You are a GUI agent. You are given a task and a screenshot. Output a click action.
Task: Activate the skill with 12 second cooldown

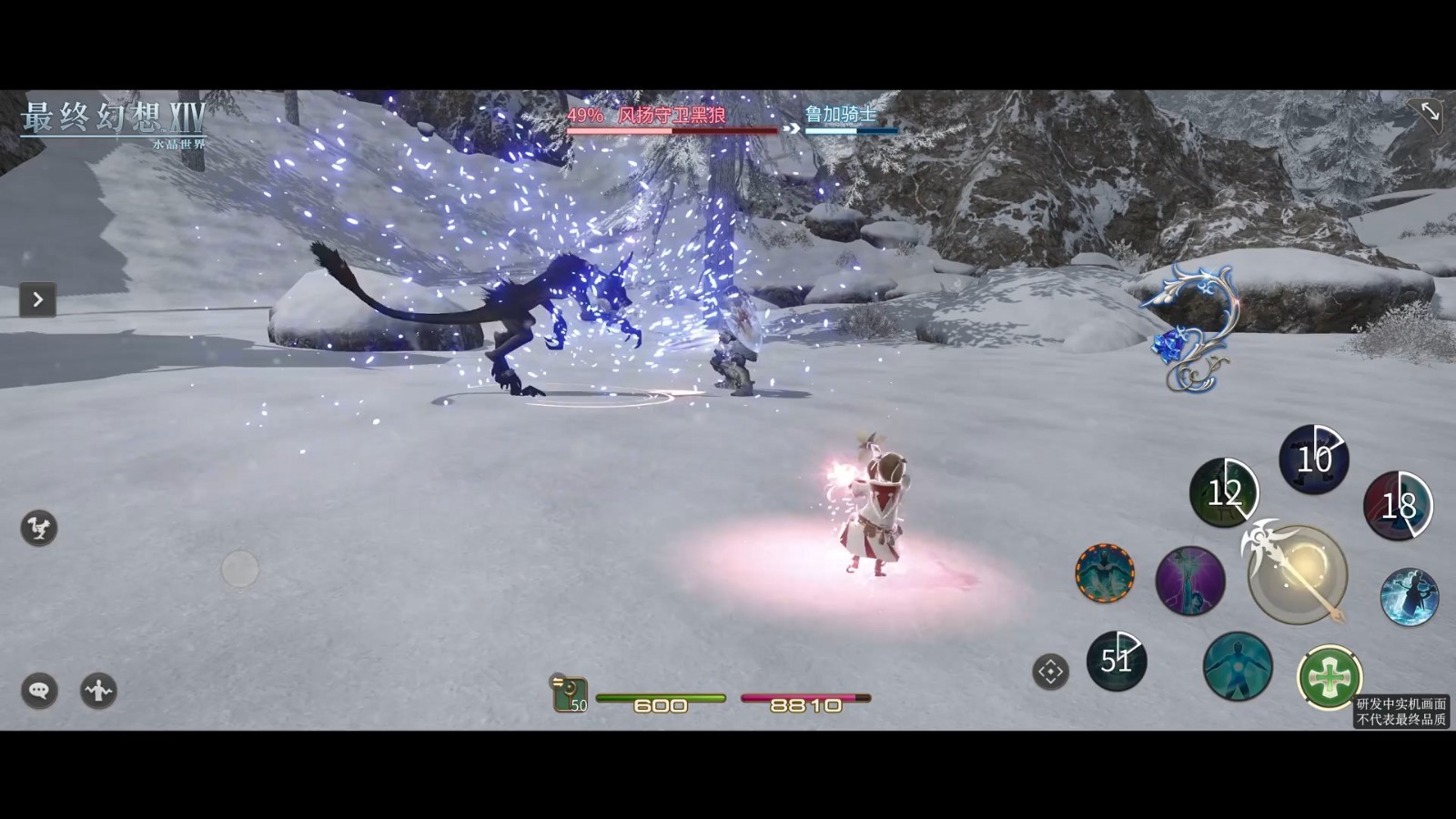pos(1224,492)
